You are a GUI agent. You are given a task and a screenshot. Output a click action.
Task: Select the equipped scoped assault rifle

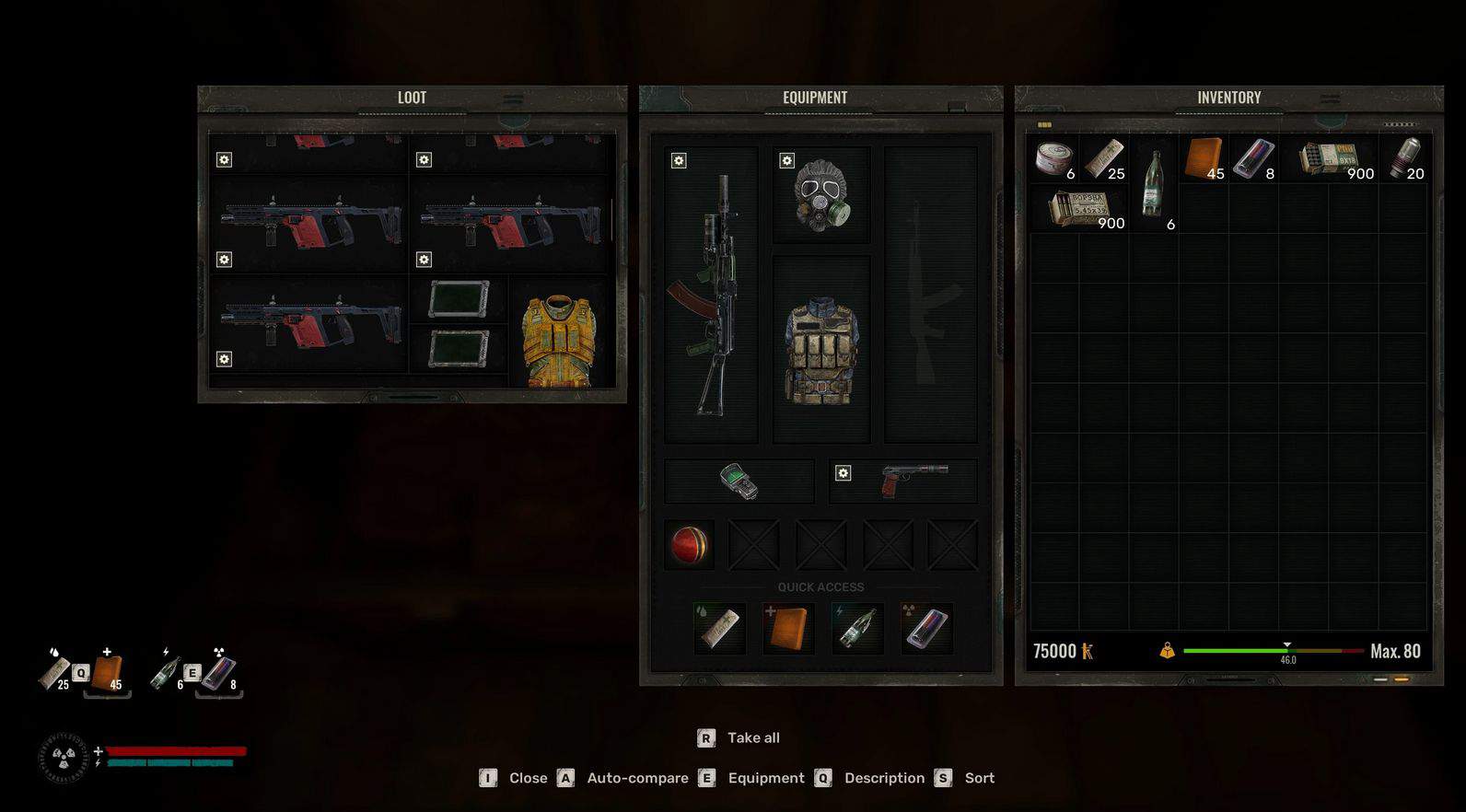[x=712, y=295]
